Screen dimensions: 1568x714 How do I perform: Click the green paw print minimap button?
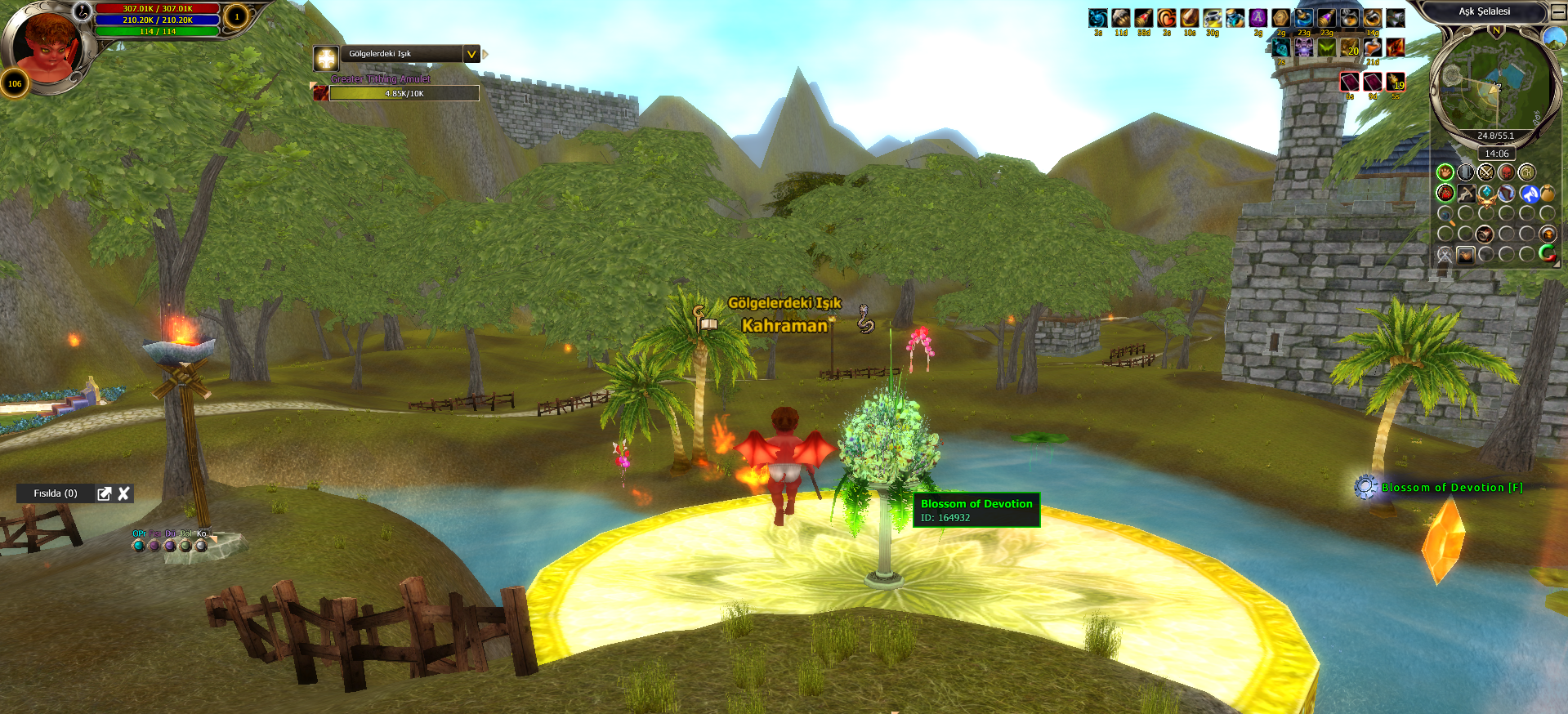[x=1445, y=172]
